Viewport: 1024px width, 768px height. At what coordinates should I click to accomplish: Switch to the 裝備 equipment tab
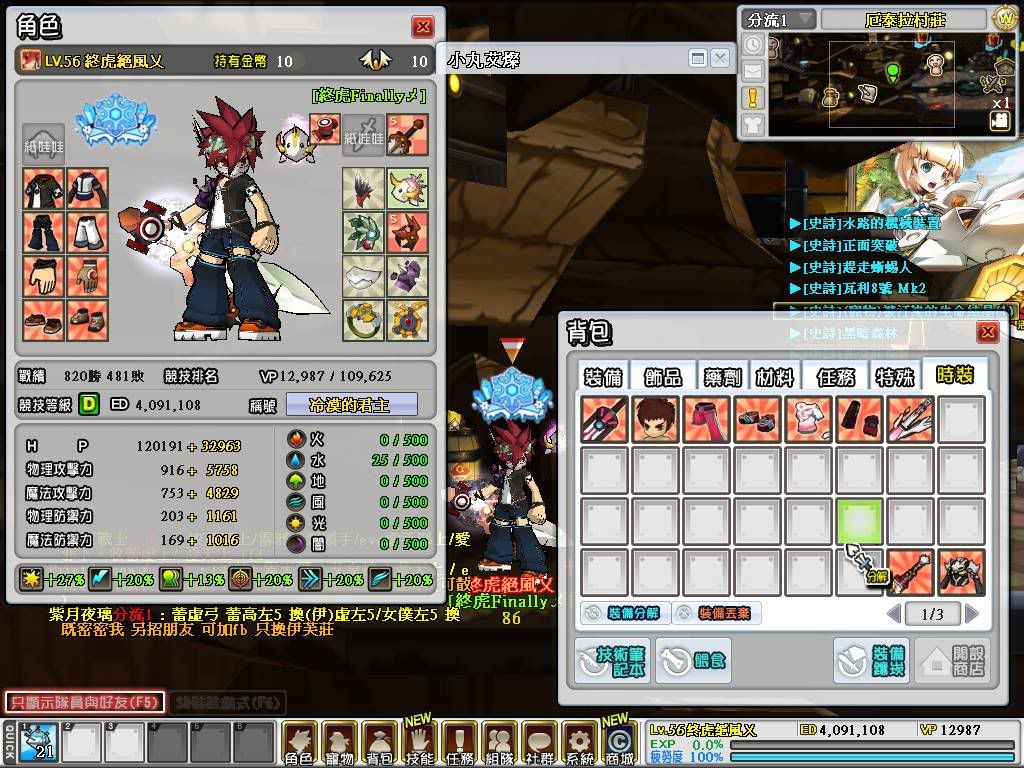point(603,376)
